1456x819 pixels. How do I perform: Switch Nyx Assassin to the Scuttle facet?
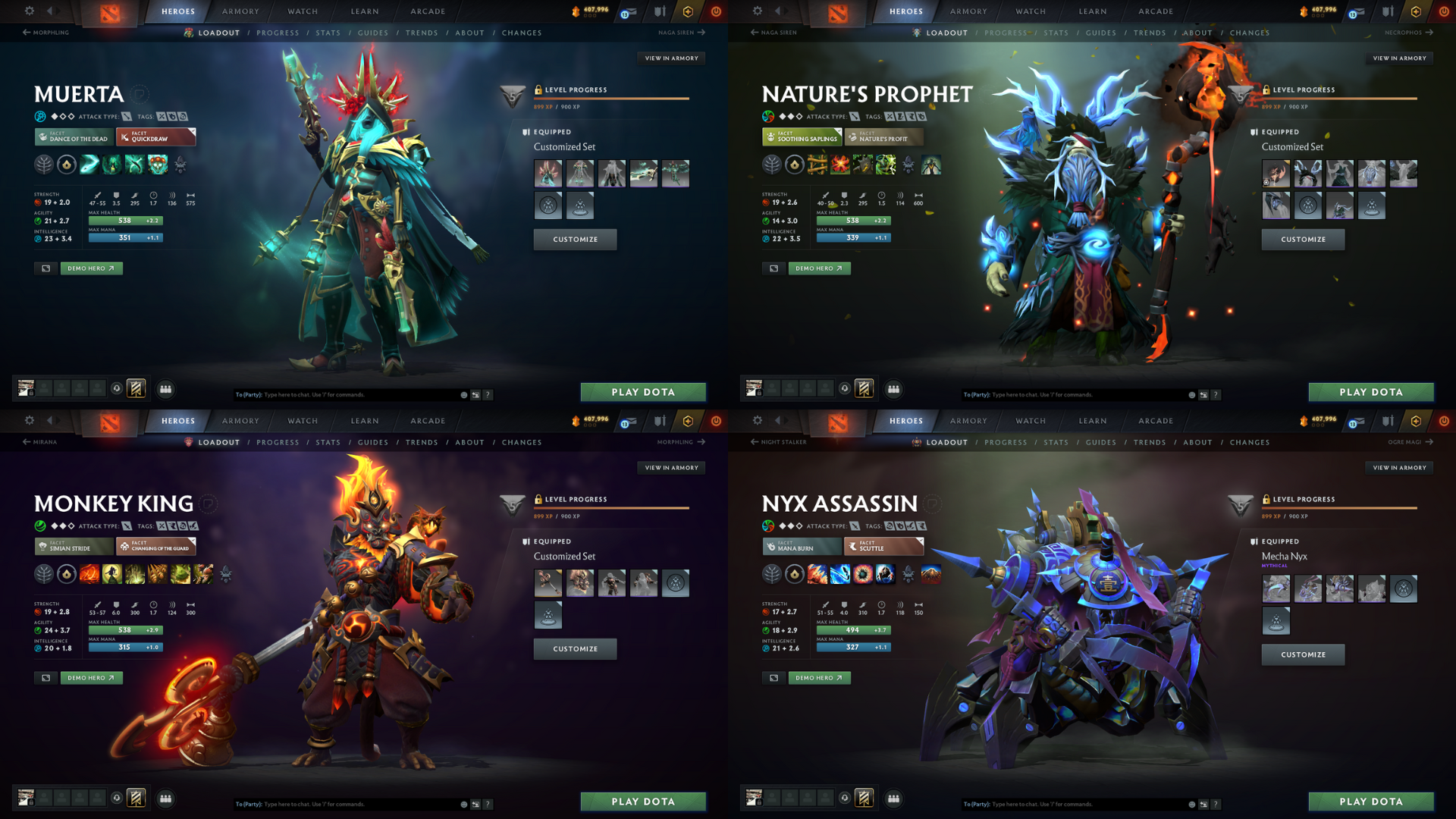tap(883, 546)
